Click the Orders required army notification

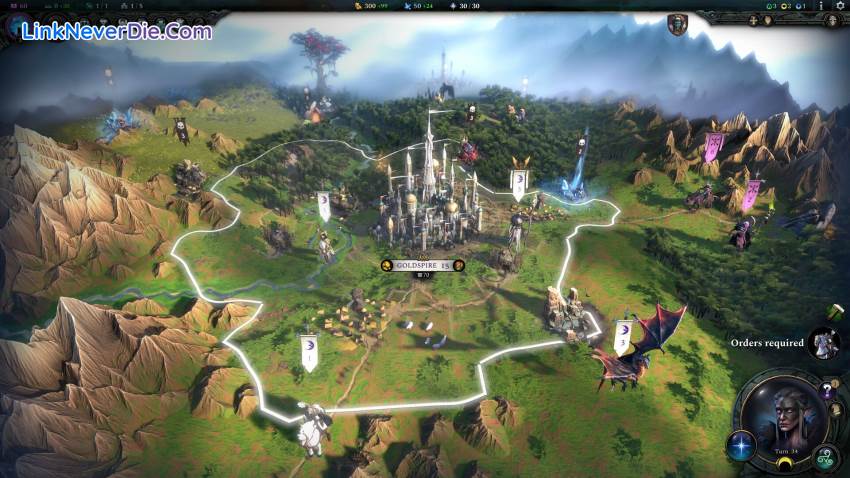pos(823,343)
